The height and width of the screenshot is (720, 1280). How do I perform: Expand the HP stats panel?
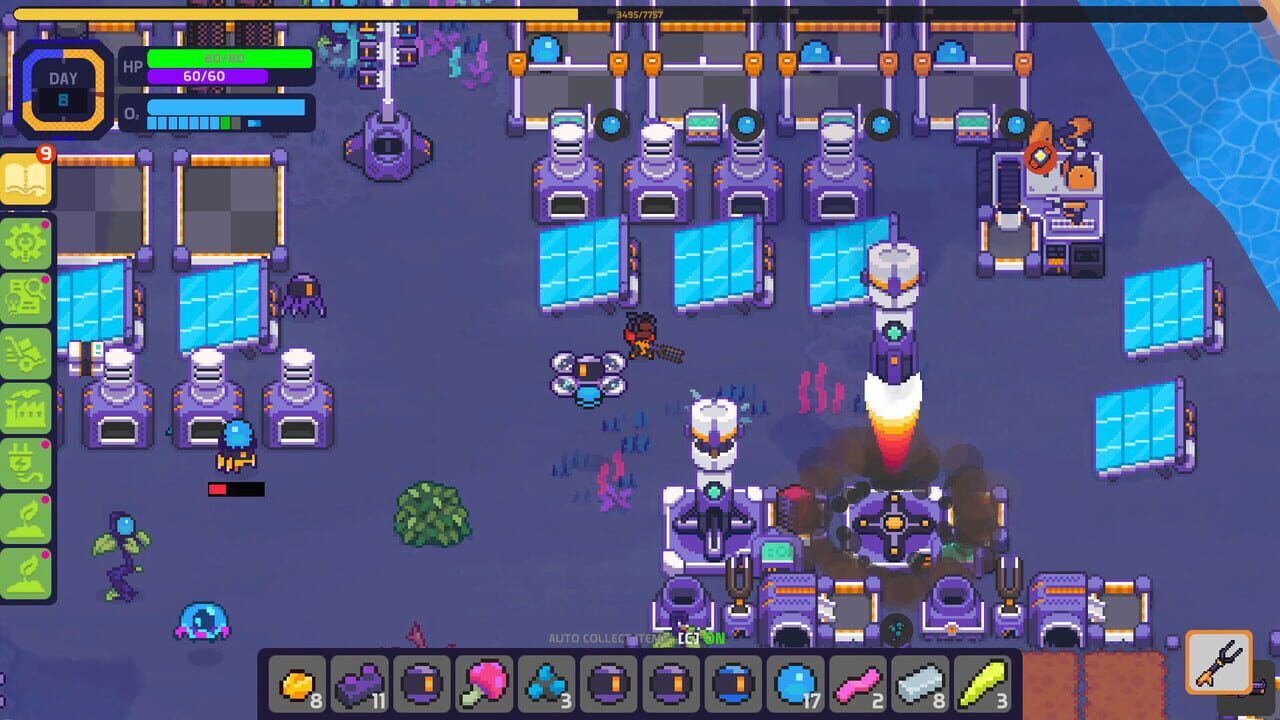pos(227,59)
